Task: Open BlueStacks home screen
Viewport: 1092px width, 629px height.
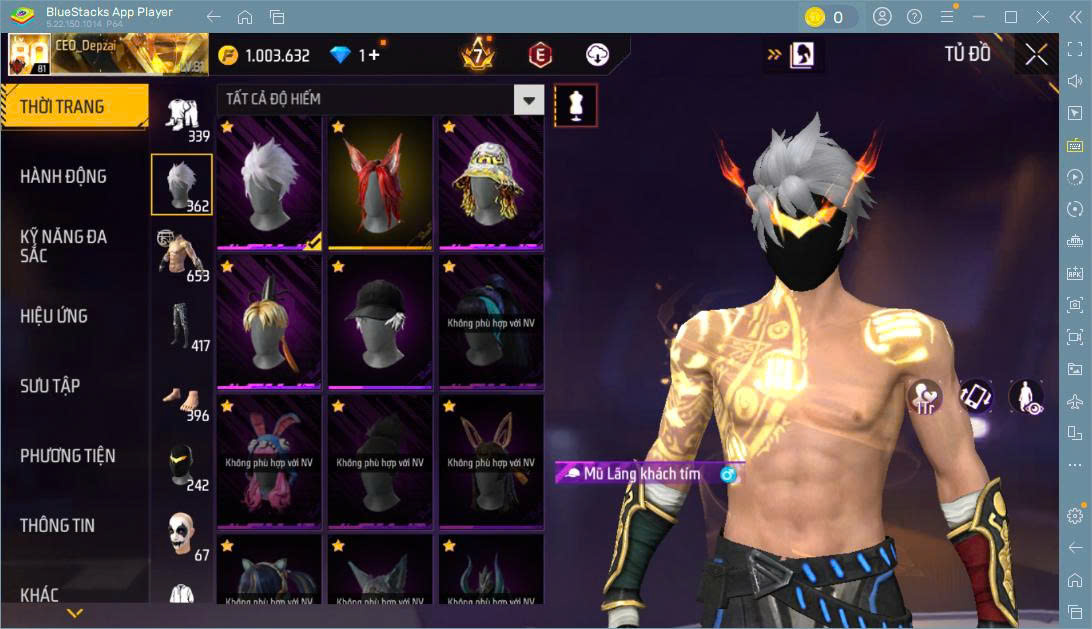Action: 245,17
